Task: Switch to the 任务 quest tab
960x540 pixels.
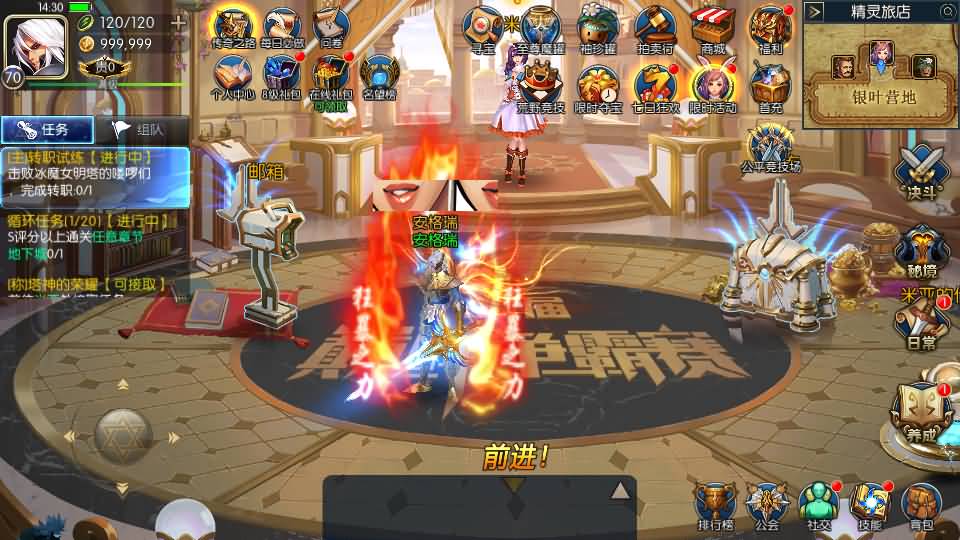Action: 48,129
